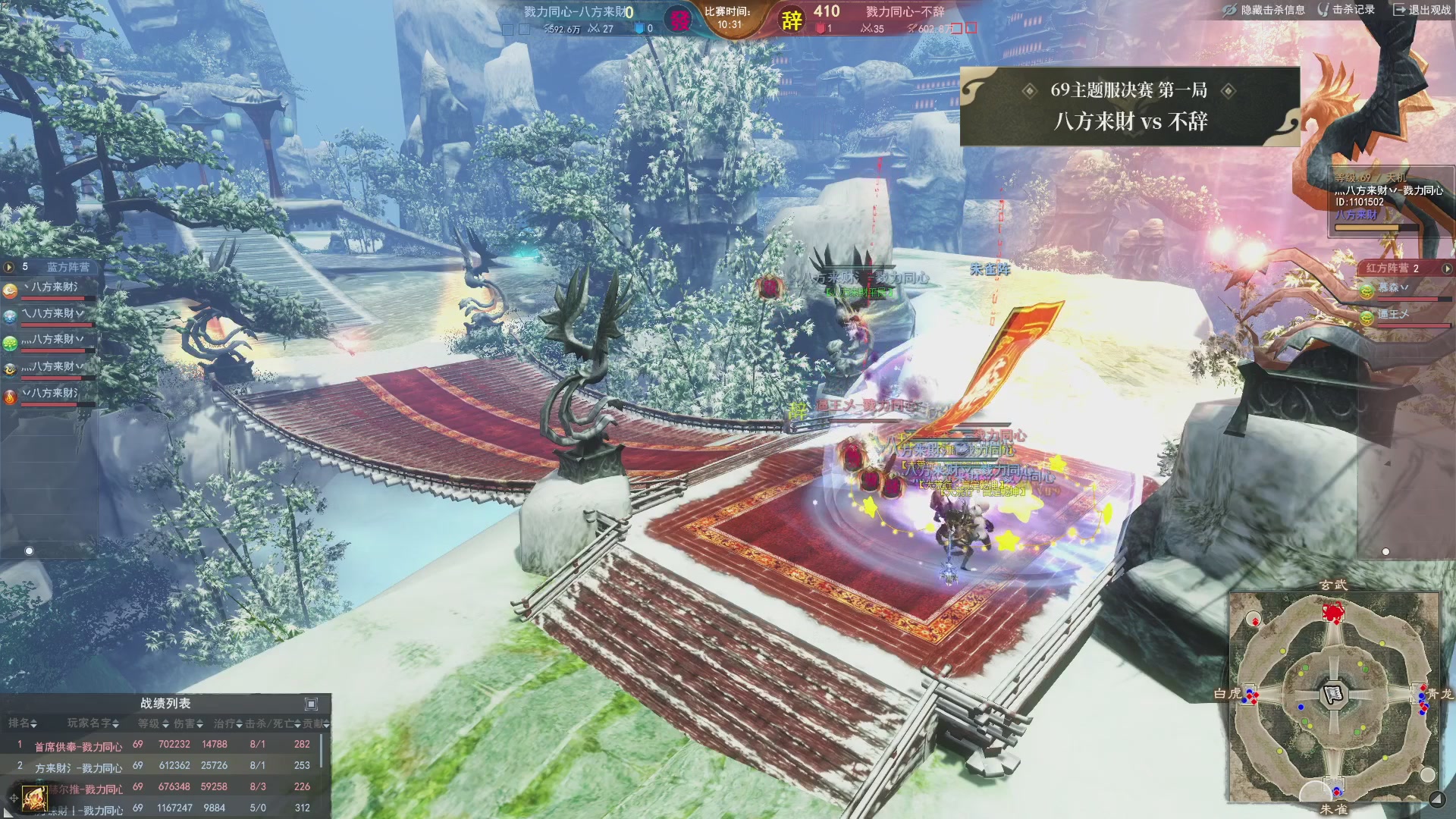Click the flaming skill icon at bottom-left
Viewport: 1456px width, 819px height.
33,798
